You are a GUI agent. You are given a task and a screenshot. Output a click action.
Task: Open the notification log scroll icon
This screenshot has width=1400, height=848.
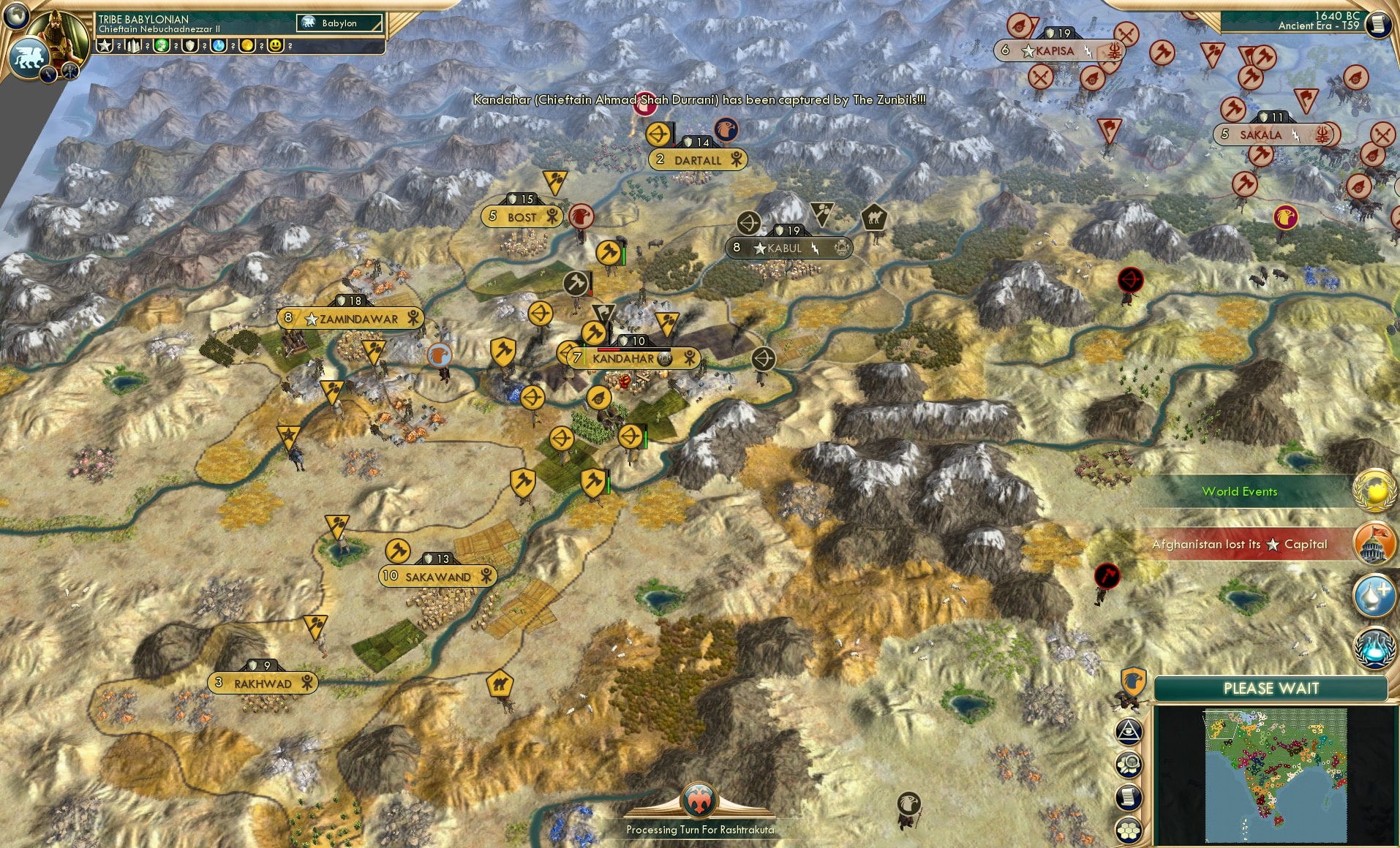(1129, 798)
